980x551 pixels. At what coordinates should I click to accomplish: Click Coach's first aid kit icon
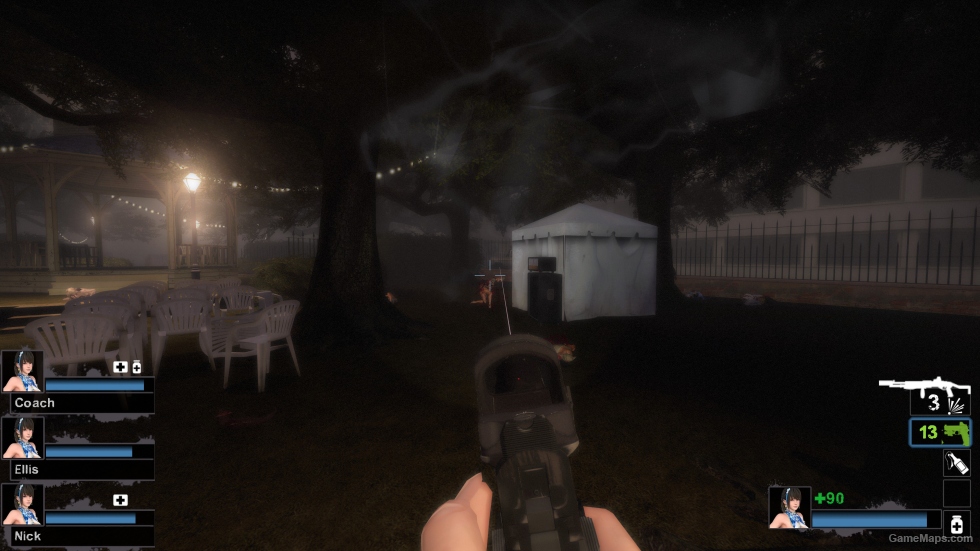pos(120,367)
